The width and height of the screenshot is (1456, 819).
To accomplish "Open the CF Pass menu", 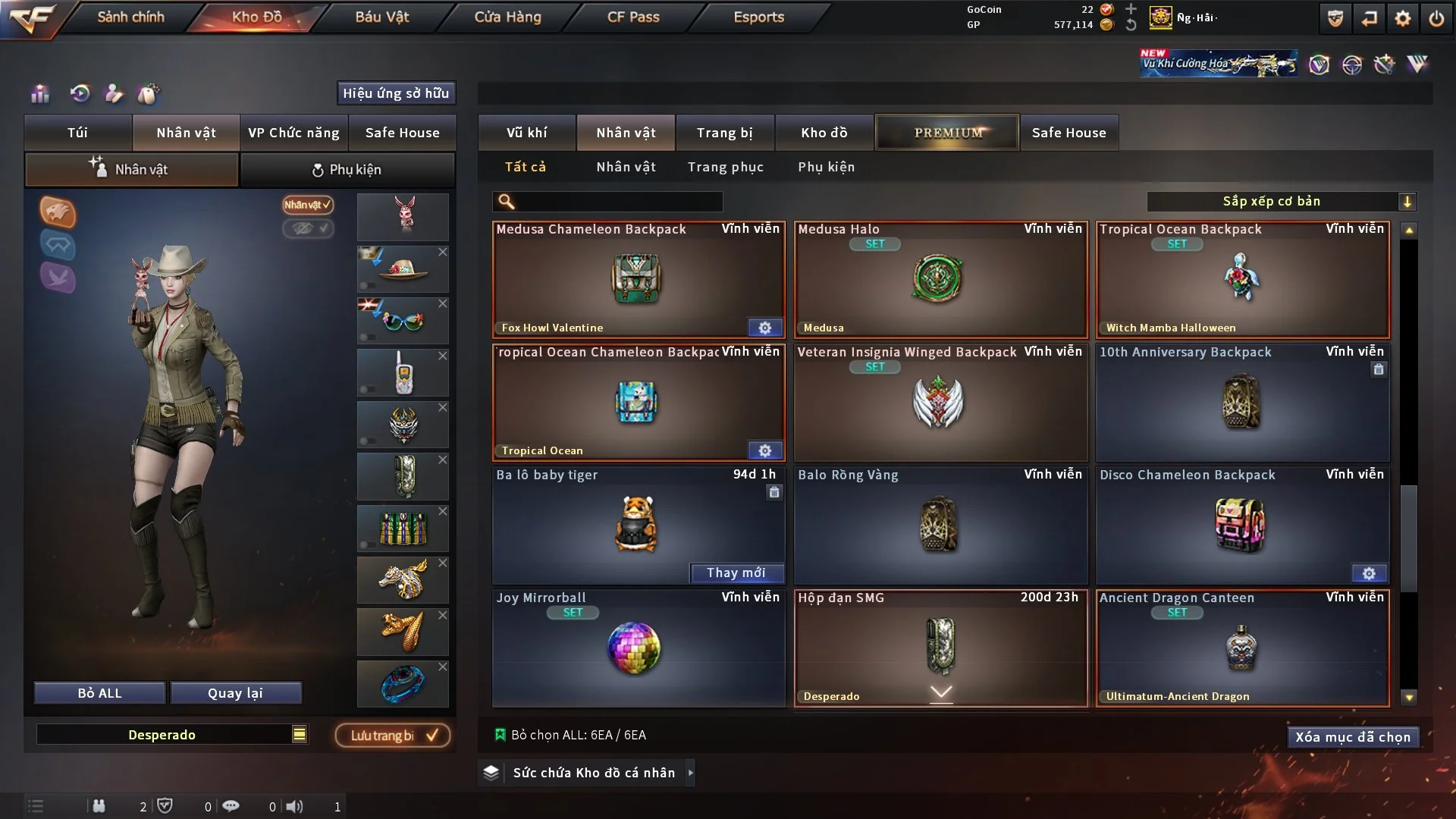I will [x=633, y=17].
